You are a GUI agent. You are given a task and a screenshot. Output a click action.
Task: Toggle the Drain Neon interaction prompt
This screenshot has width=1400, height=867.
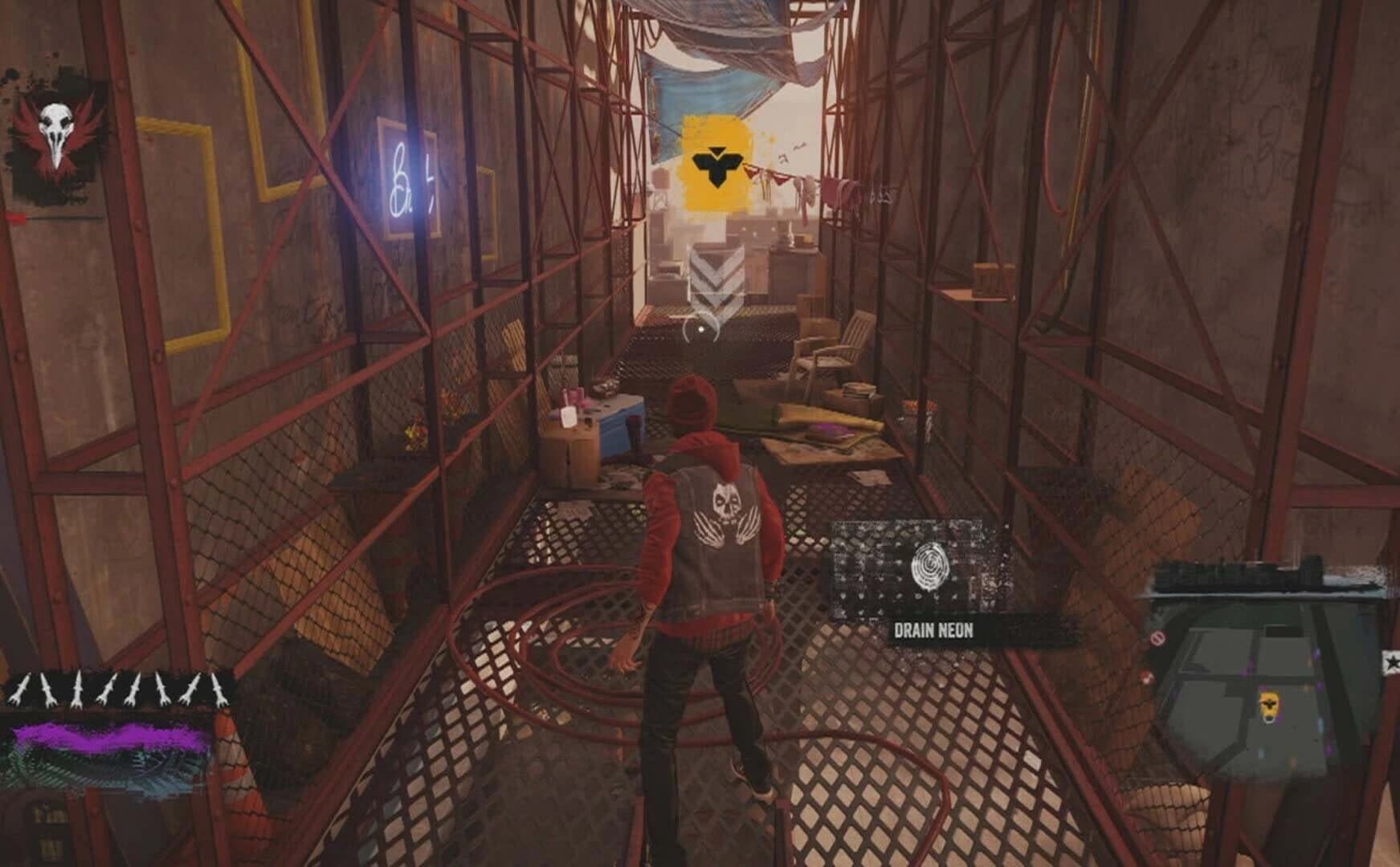tap(935, 632)
